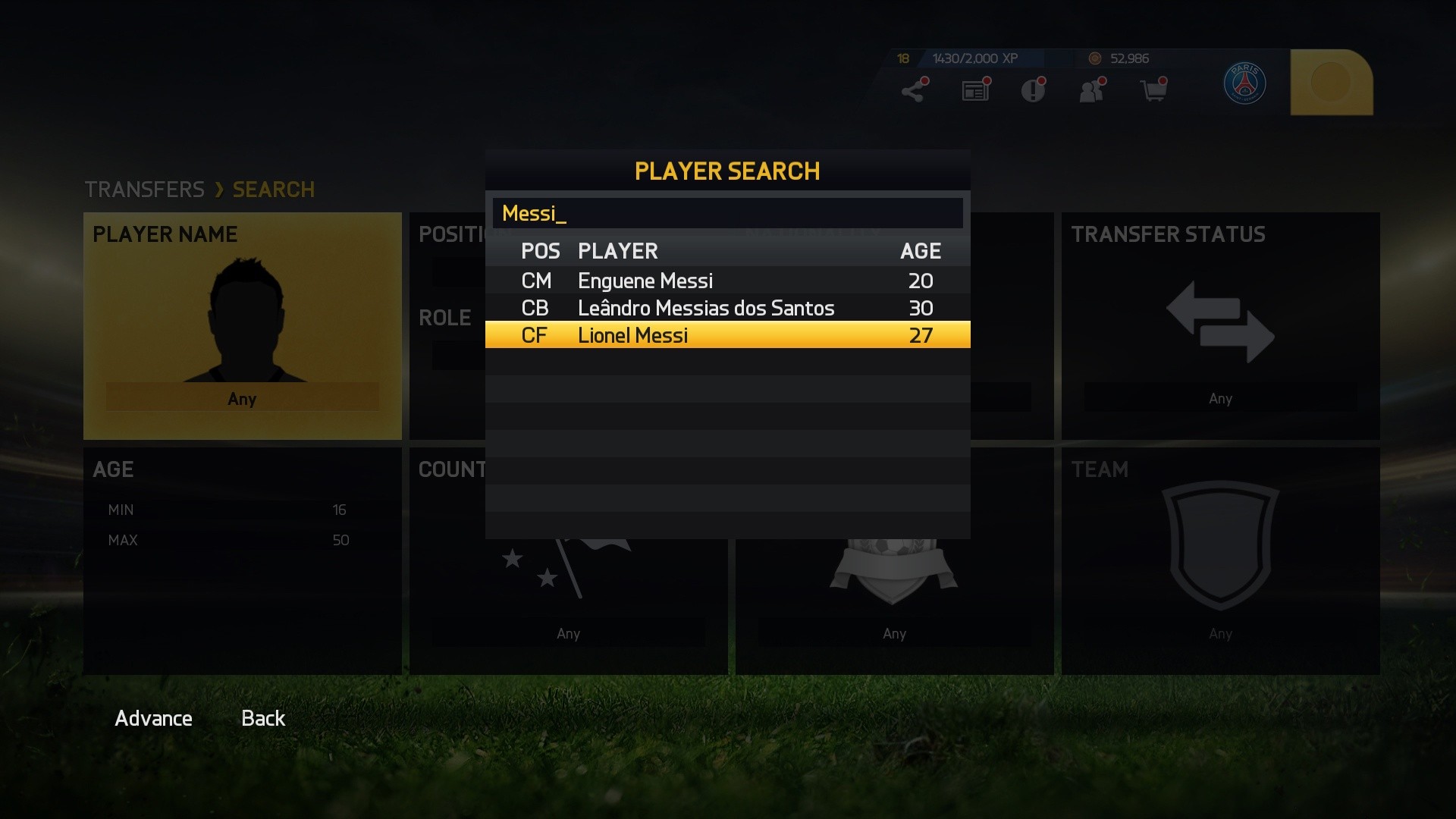Open the friends icon in the header

pyautogui.click(x=1092, y=89)
